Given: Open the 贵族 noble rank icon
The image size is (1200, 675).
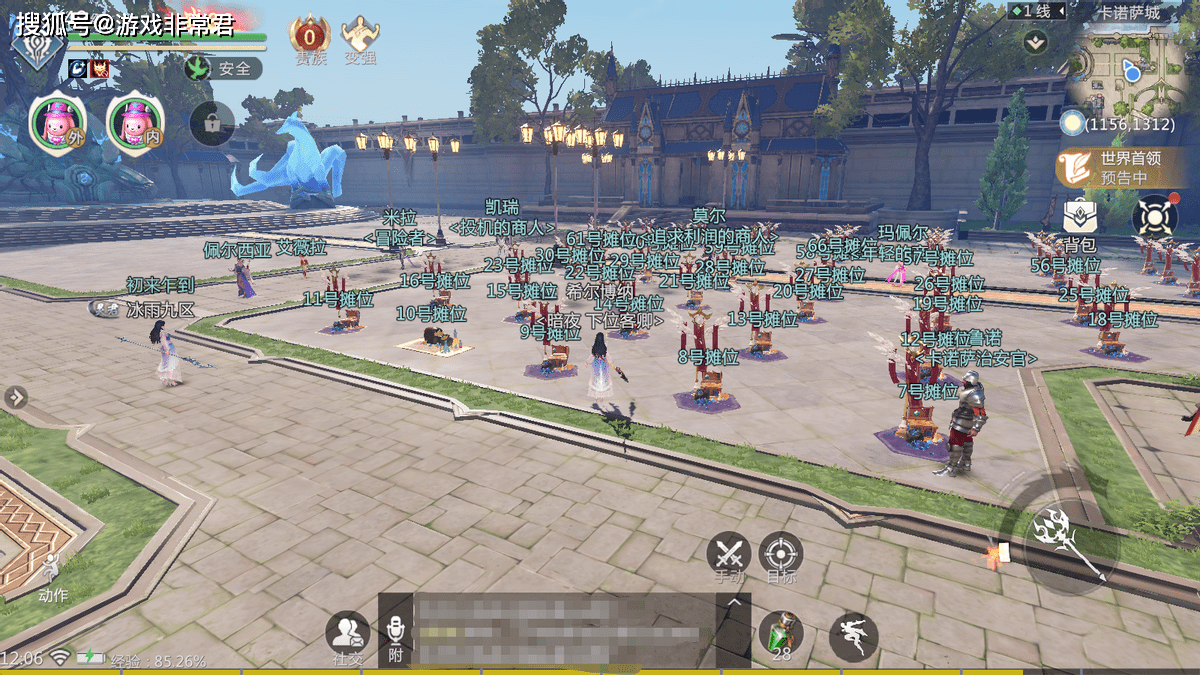Looking at the screenshot, I should (309, 37).
